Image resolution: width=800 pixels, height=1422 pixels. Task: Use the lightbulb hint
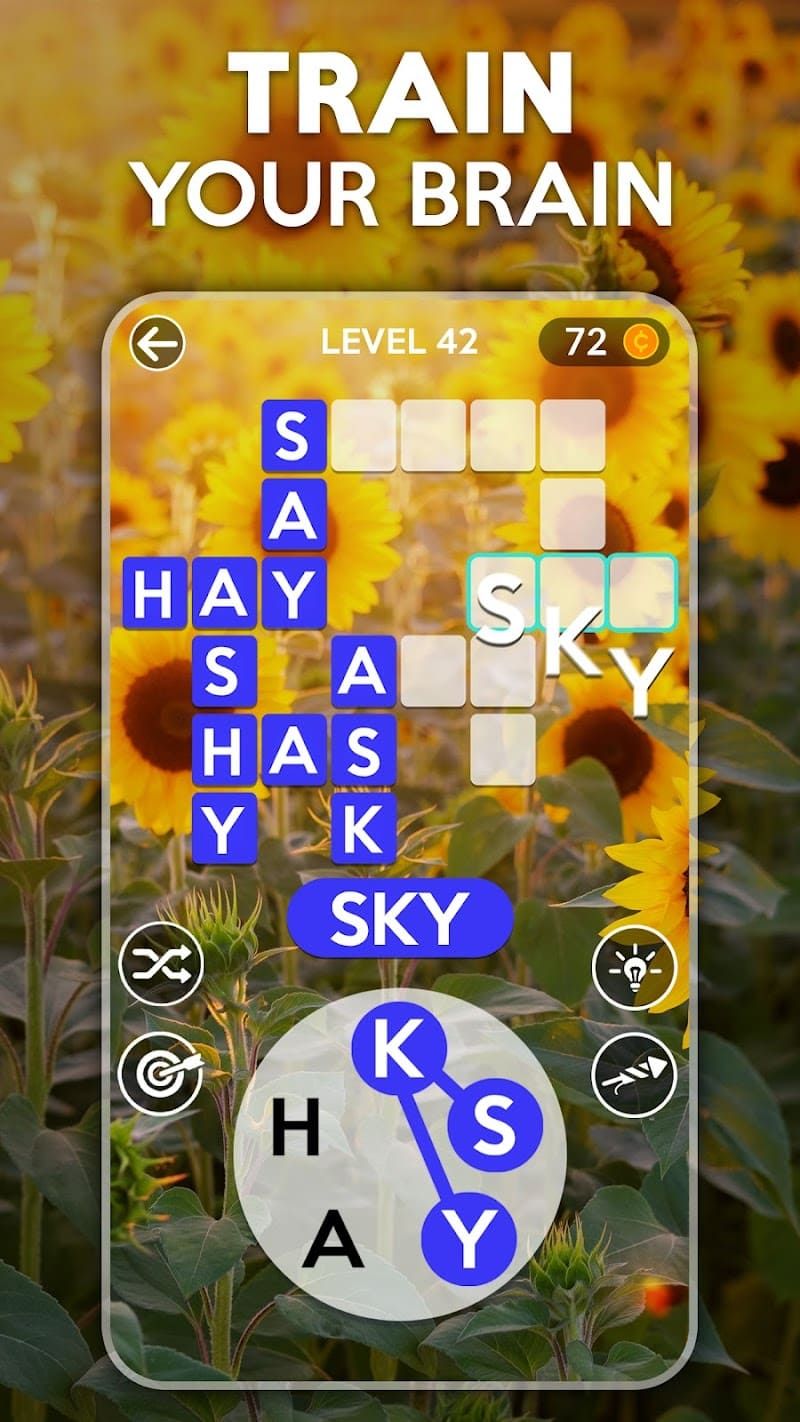tap(634, 967)
